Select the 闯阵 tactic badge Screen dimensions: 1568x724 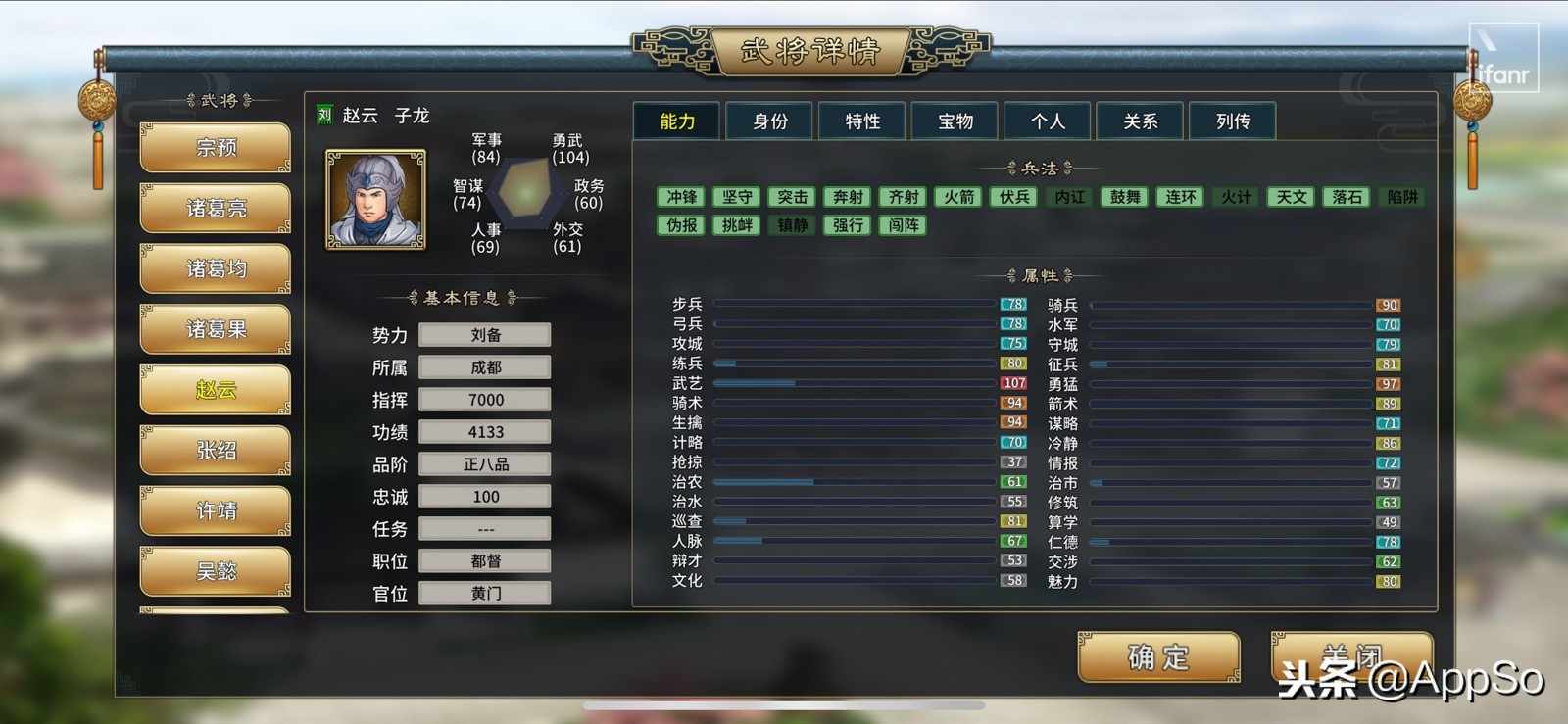pyautogui.click(x=901, y=225)
